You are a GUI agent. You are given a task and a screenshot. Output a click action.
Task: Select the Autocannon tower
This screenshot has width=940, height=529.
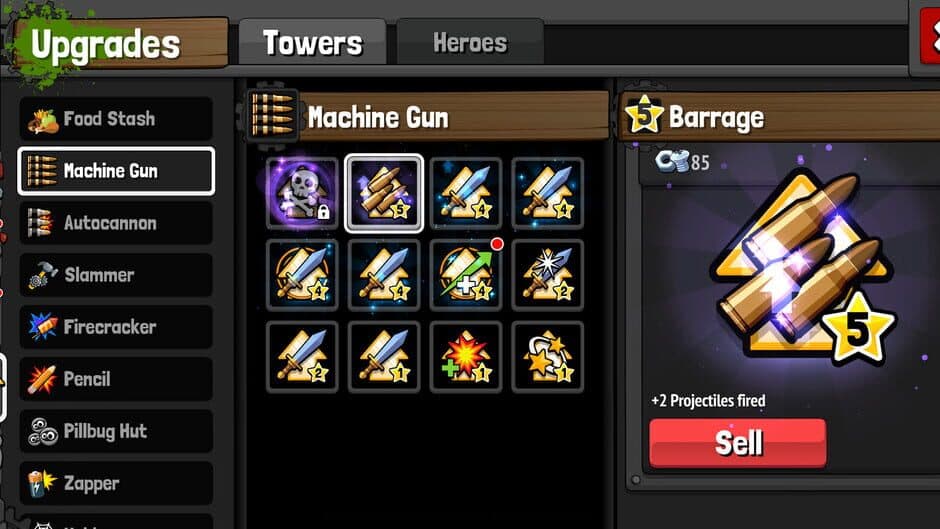(115, 223)
